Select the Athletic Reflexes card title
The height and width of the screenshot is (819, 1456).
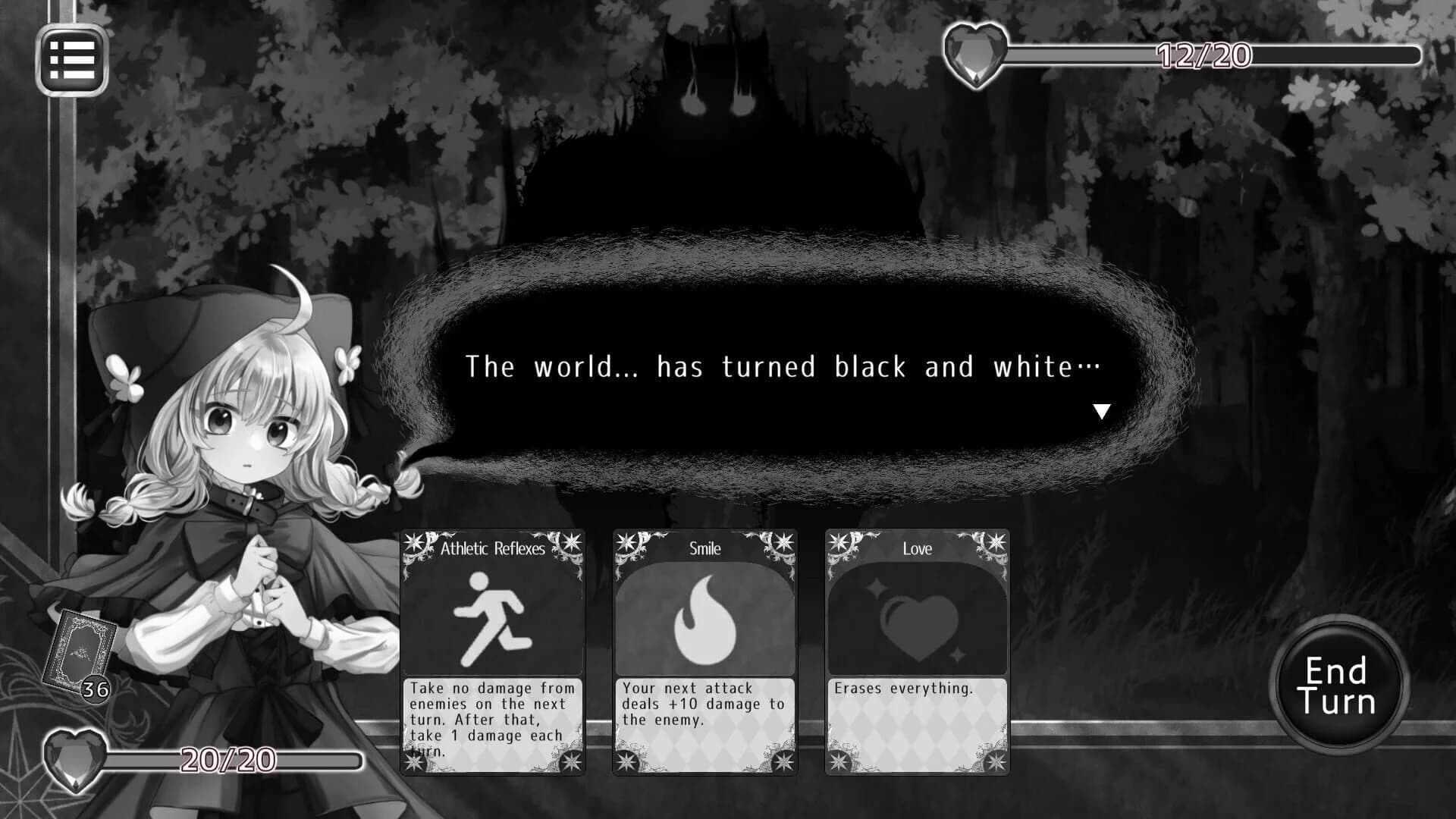(494, 548)
